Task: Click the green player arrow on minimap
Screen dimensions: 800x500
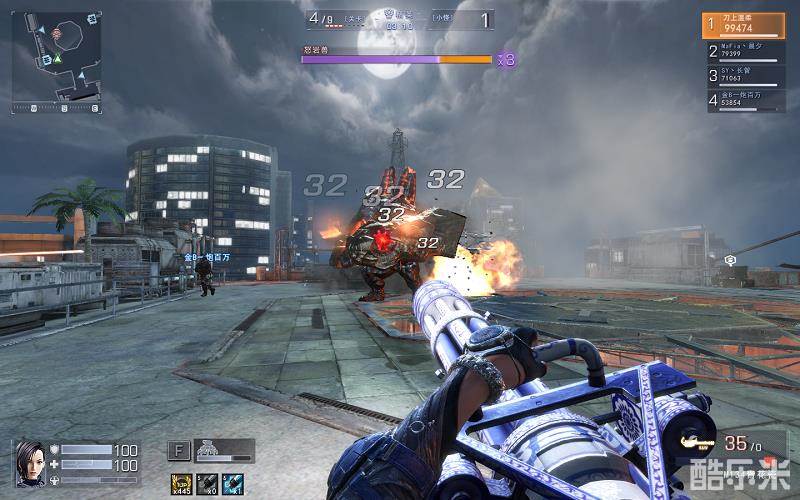Action: pyautogui.click(x=58, y=59)
